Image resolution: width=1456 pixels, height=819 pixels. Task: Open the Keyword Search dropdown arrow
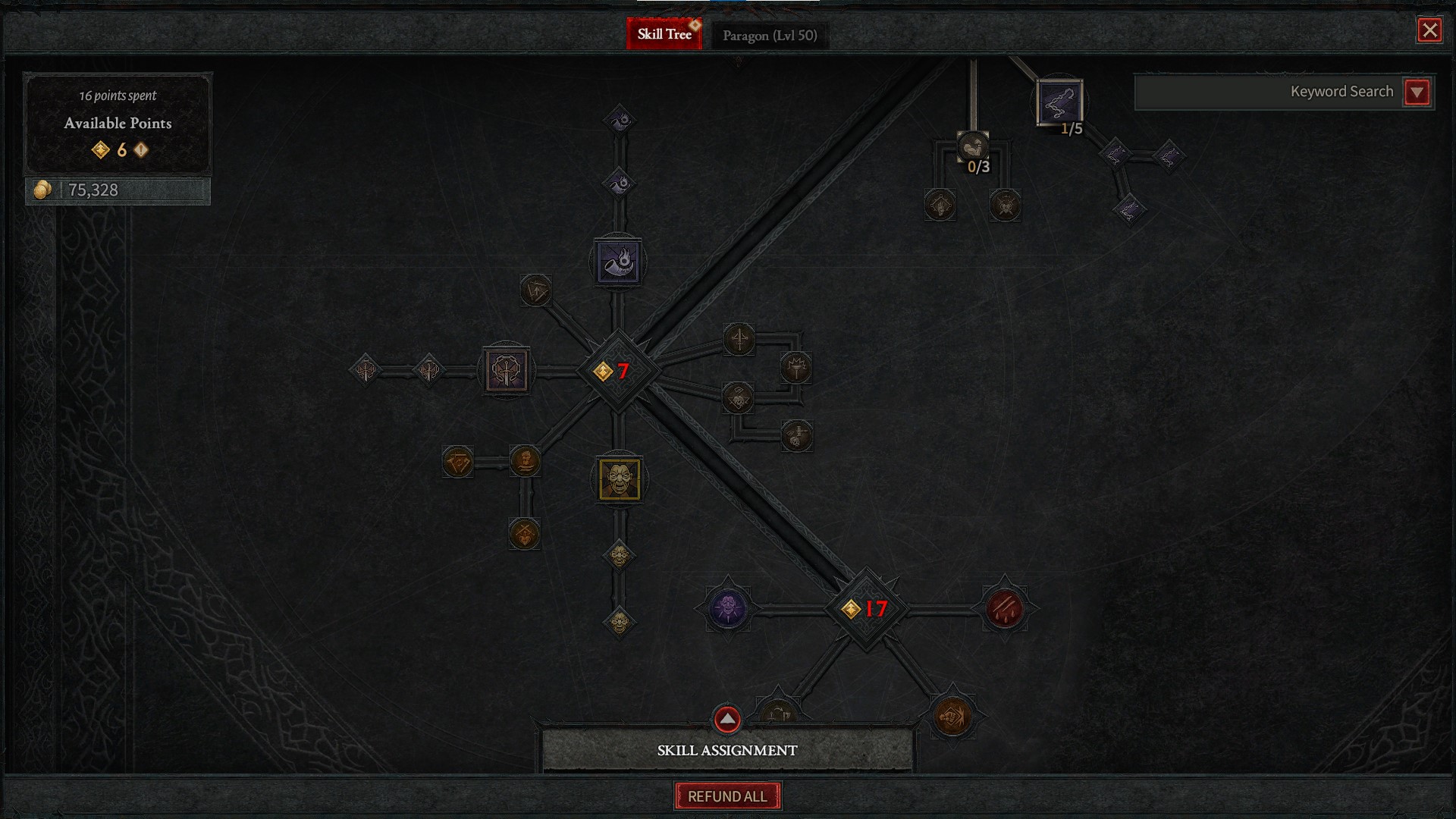[x=1417, y=93]
